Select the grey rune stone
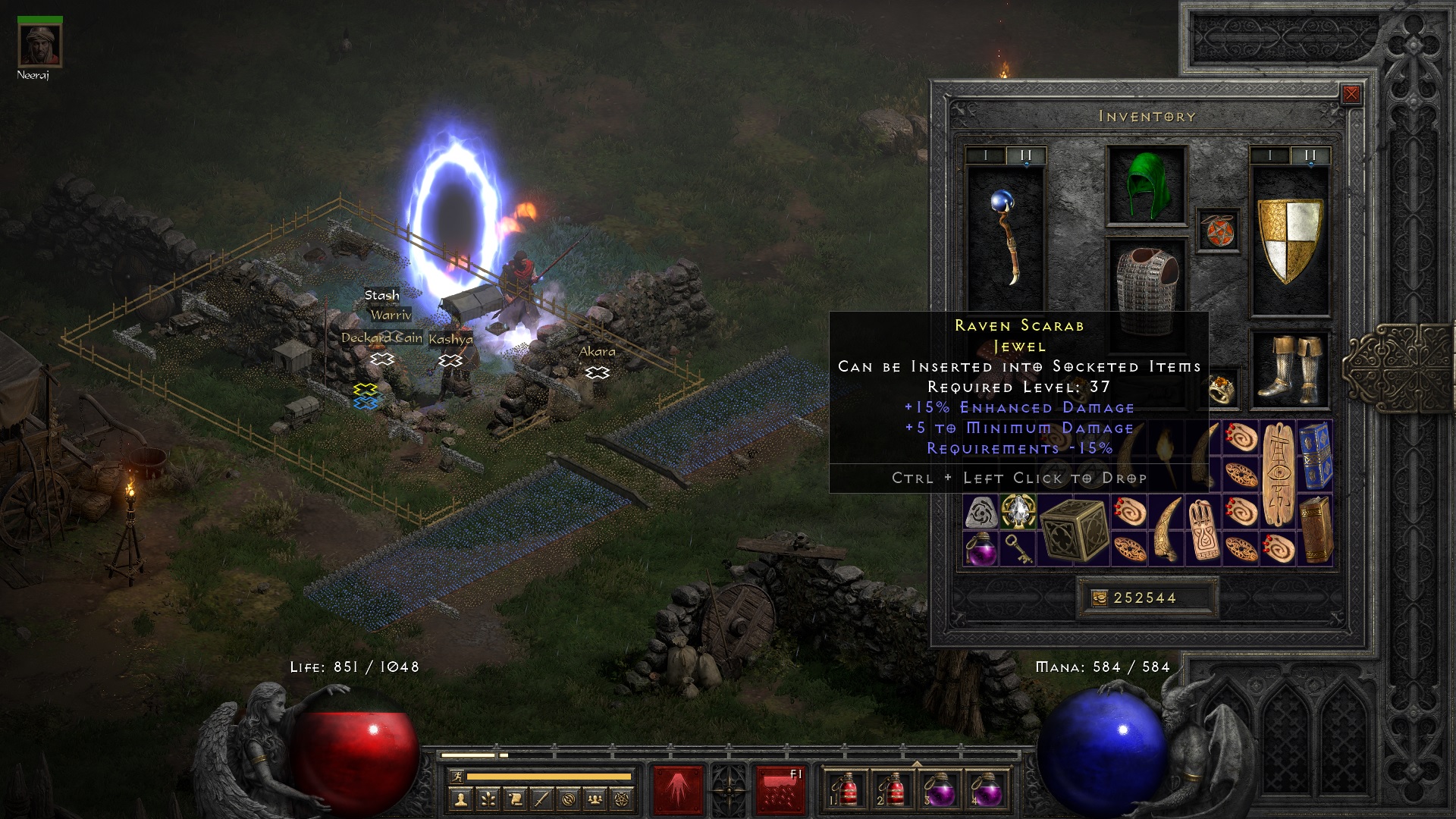 (981, 512)
